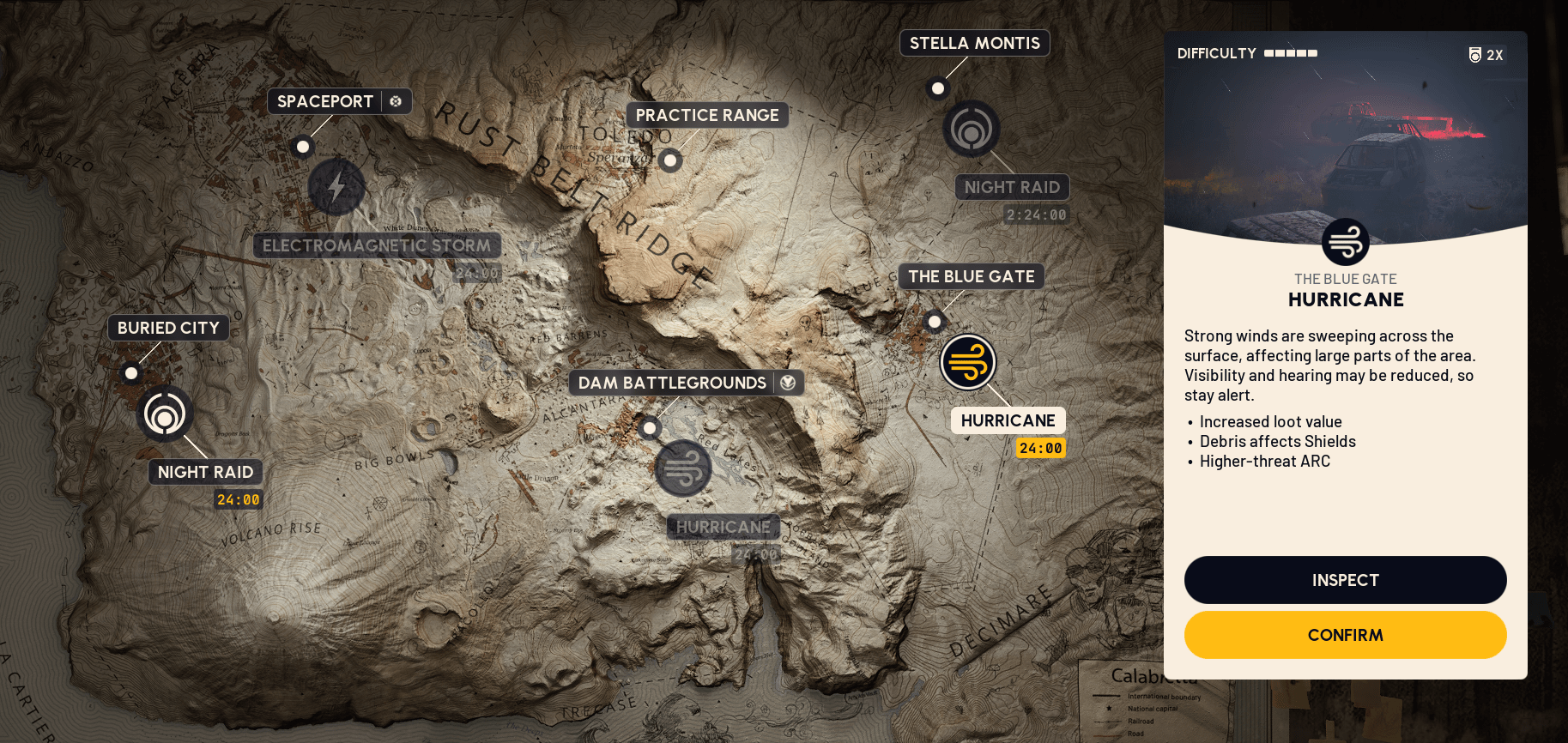Screen dimensions: 1568x743
Task: Click the difficulty rating pips indicator
Action: 1289,53
